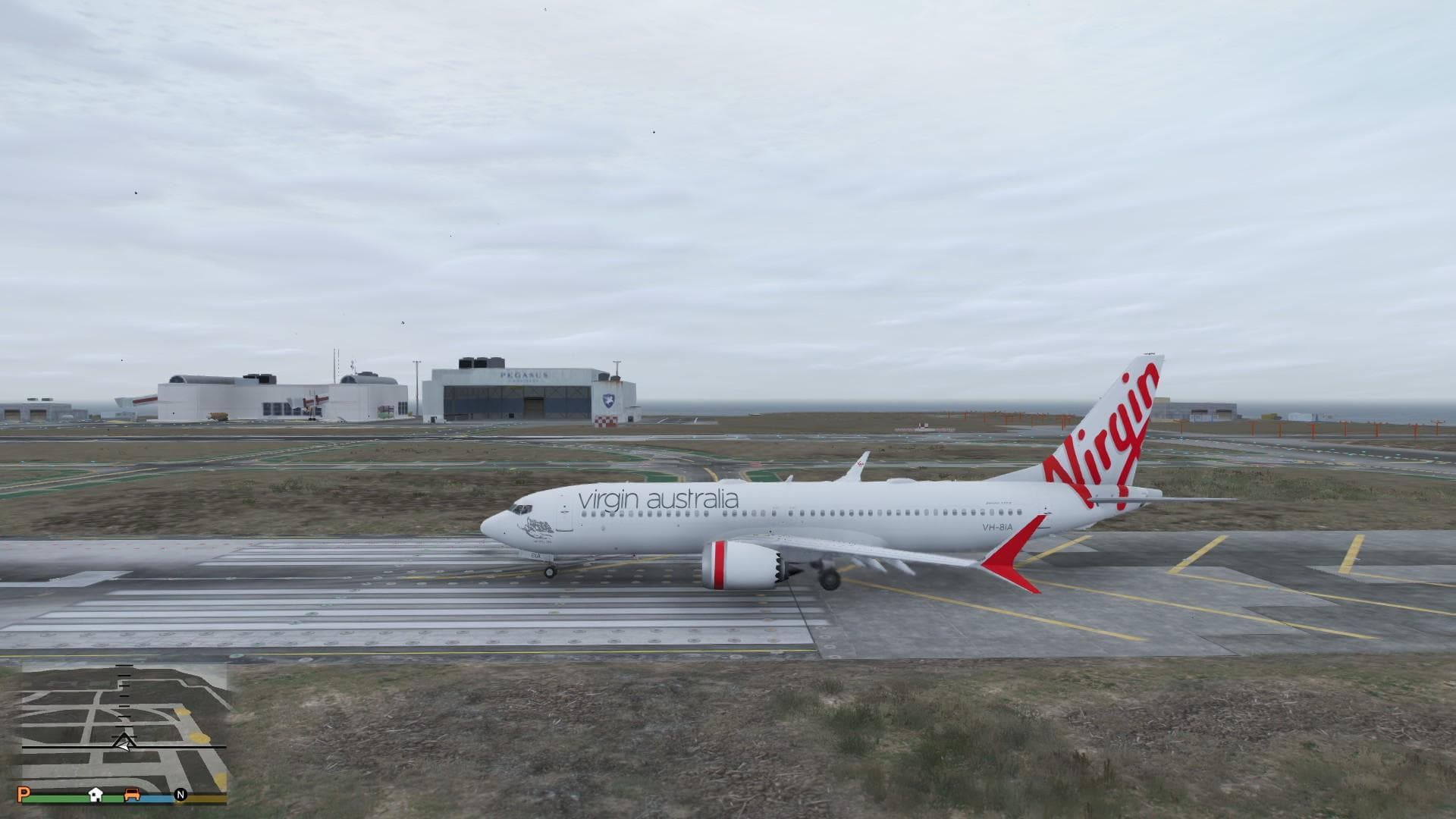Screen dimensions: 1456x819
Task: Select the orange P parking icon on HUD
Action: click(25, 795)
